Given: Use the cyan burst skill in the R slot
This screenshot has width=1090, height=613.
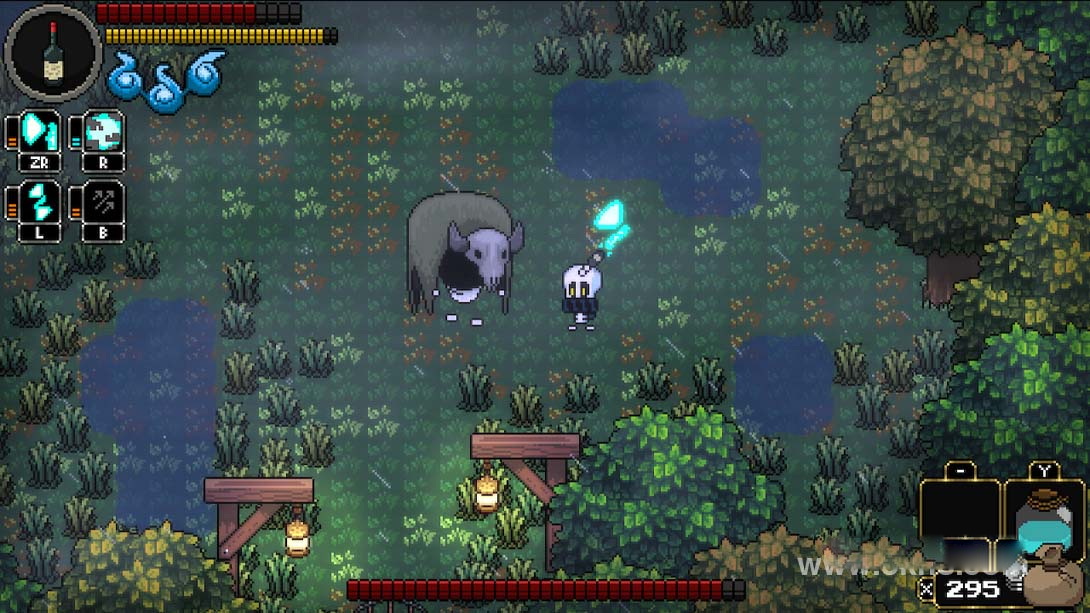Looking at the screenshot, I should (103, 133).
